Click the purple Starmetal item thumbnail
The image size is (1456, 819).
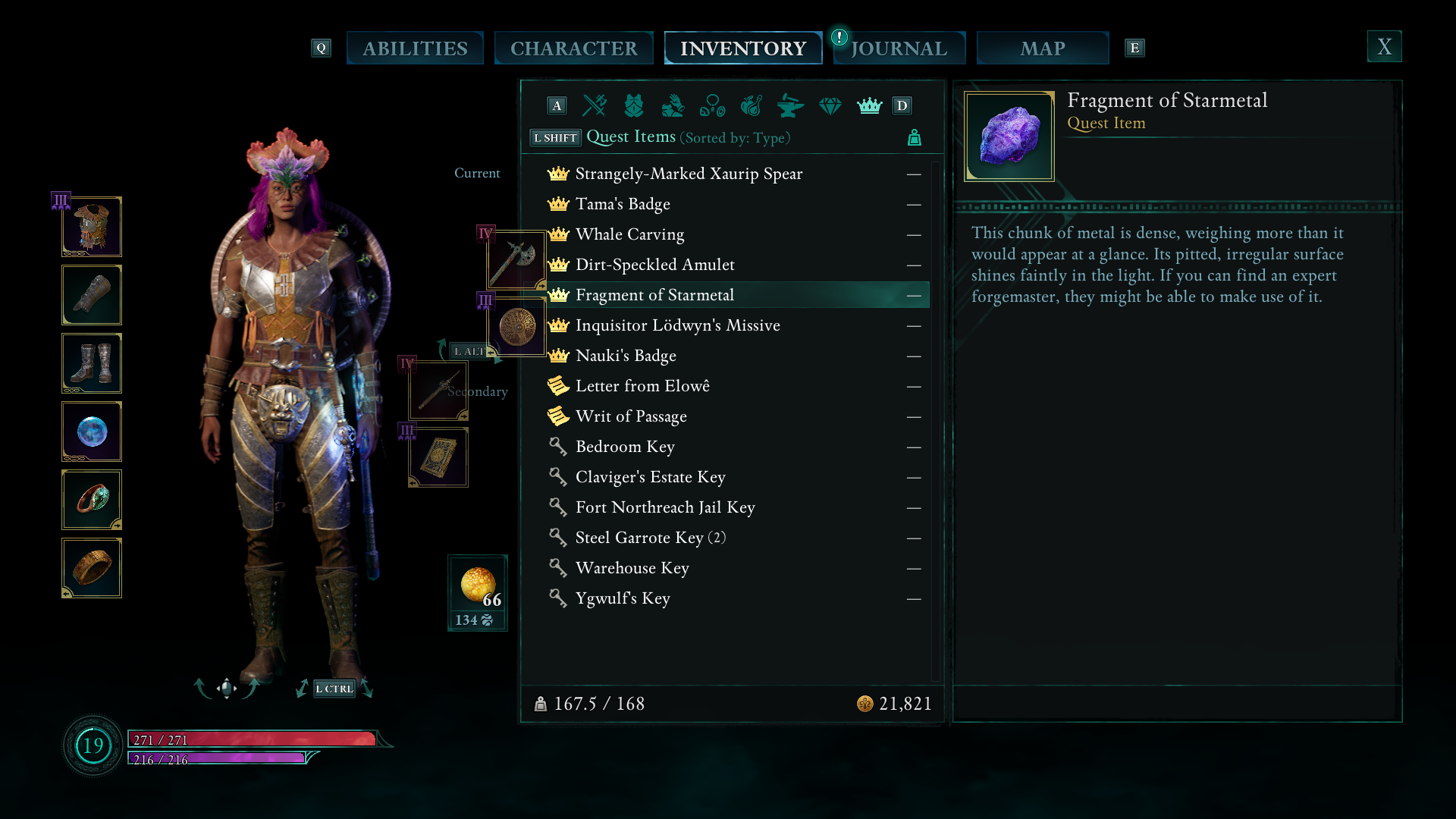1009,135
